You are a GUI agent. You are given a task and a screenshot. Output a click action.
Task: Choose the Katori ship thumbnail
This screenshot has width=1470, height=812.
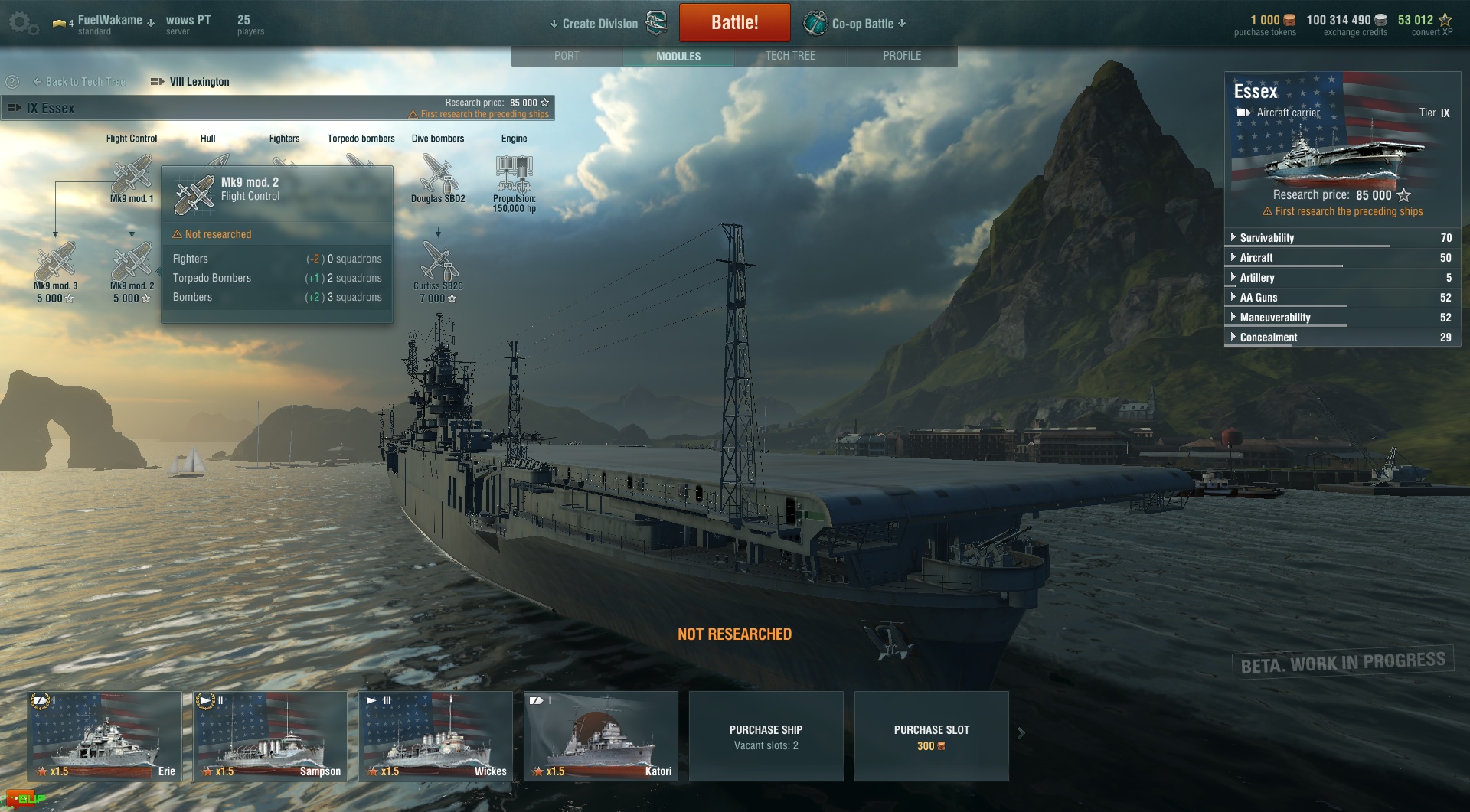pos(601,735)
